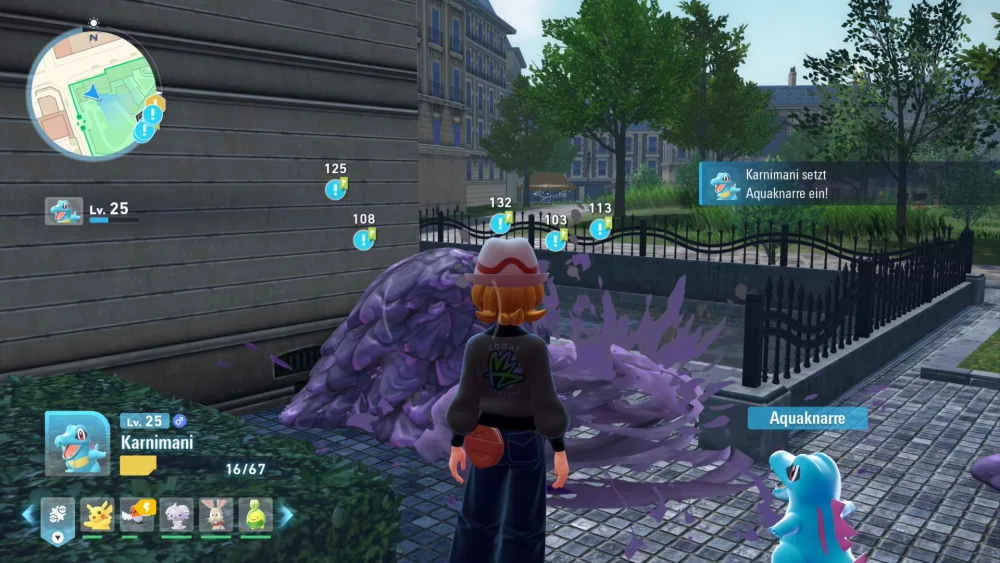Select the waypoint marker labeled 125
1000x563 pixels.
335,189
